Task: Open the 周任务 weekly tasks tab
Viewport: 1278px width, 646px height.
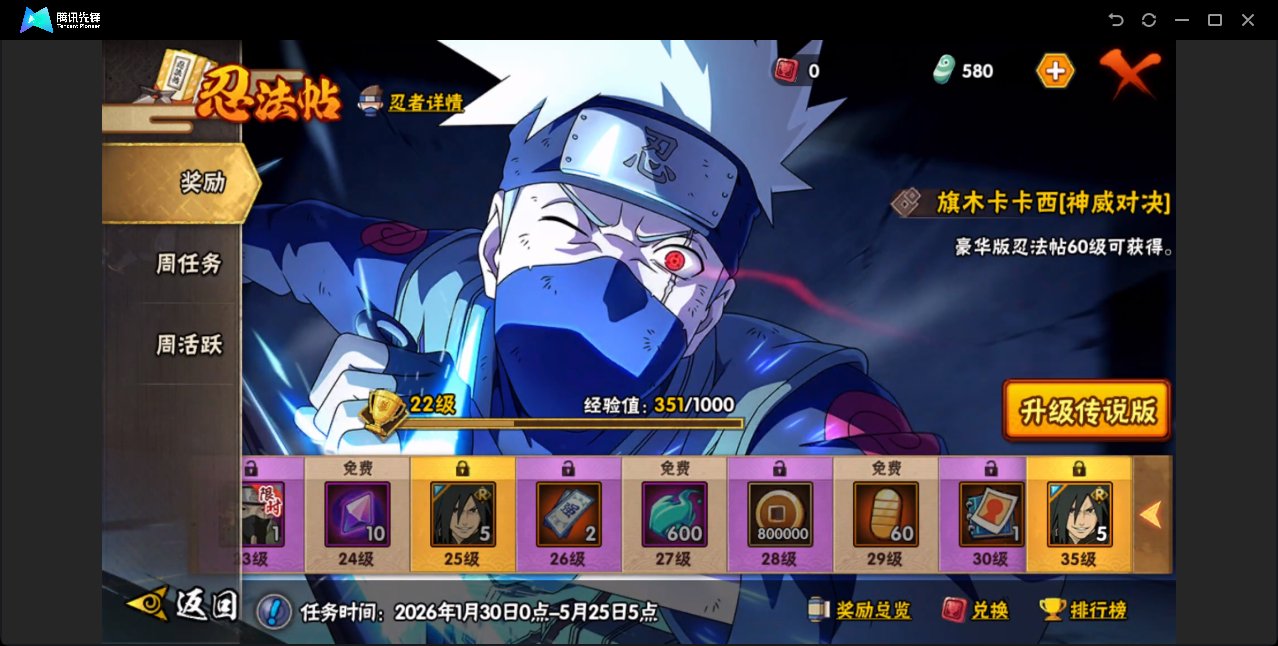Action: tap(188, 264)
